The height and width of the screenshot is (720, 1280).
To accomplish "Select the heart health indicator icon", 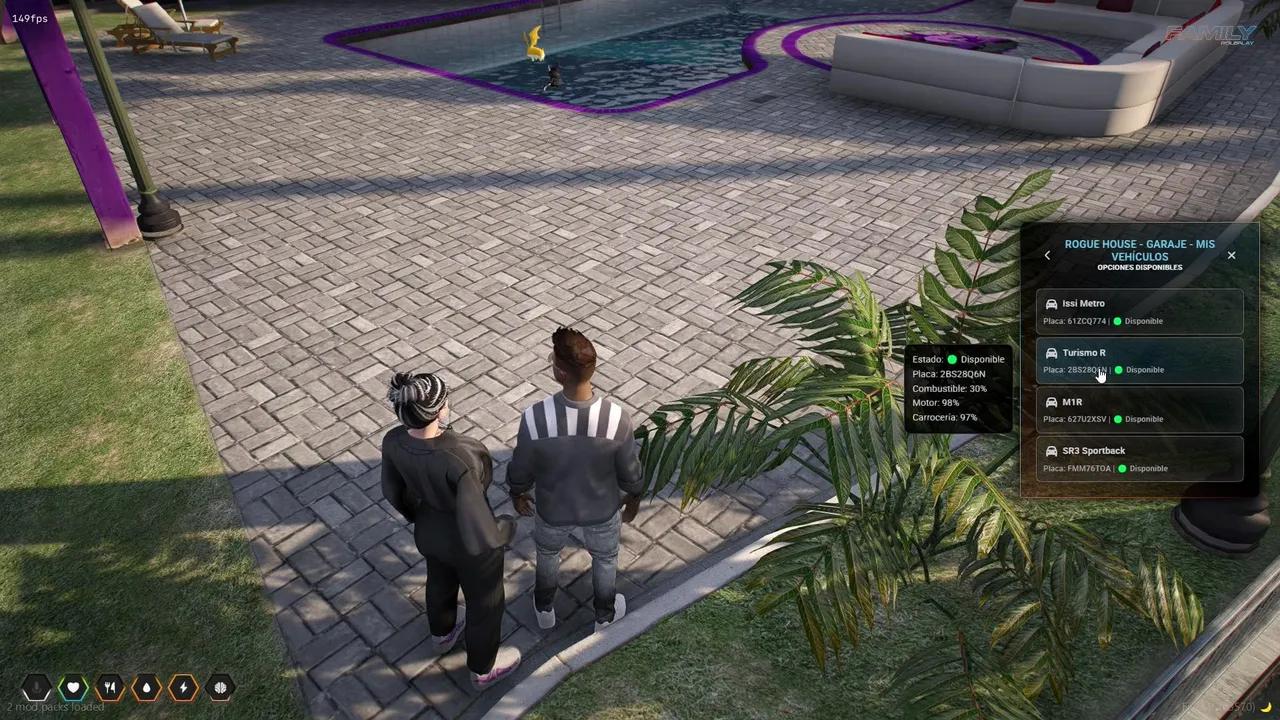I will (73, 687).
